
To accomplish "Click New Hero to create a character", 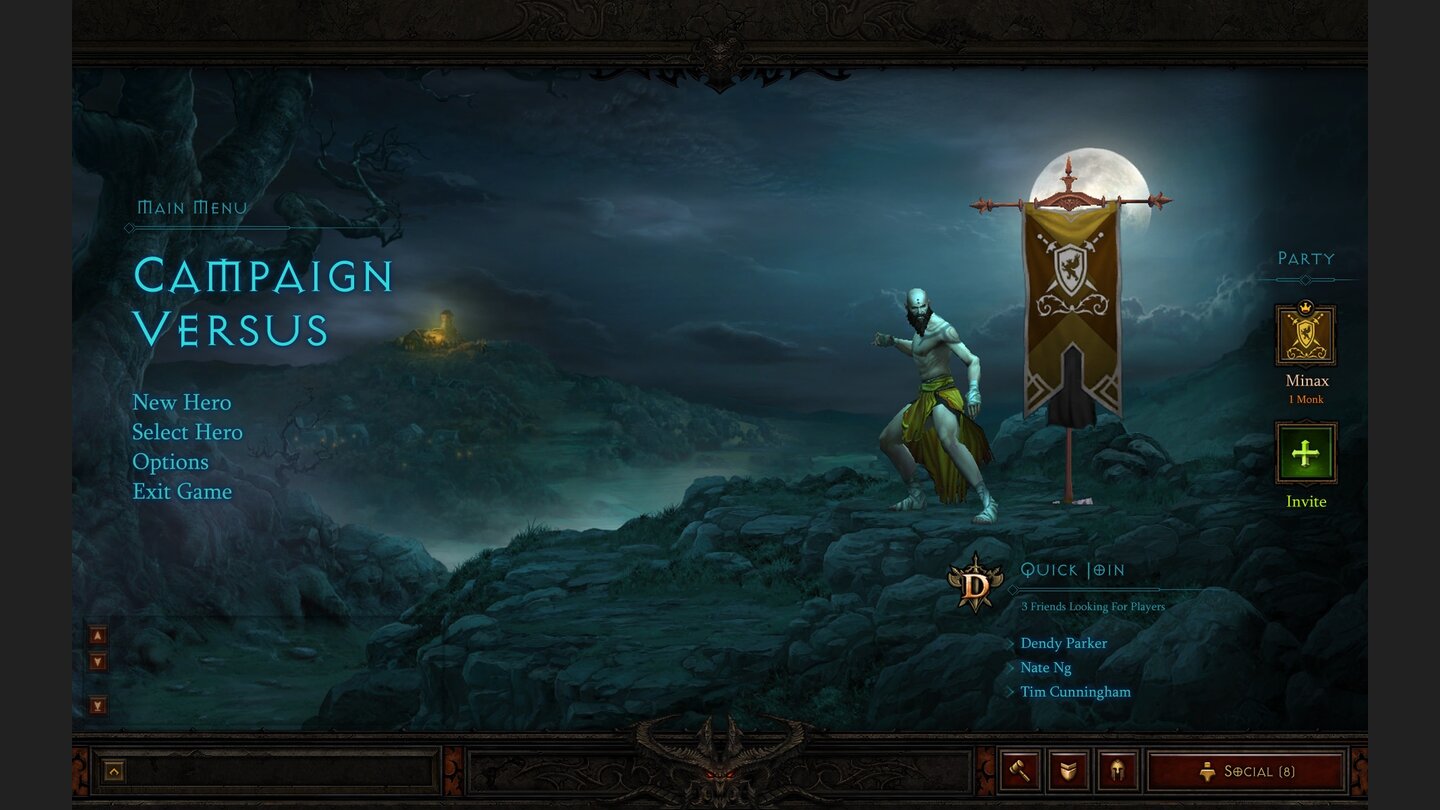I will click(x=182, y=402).
